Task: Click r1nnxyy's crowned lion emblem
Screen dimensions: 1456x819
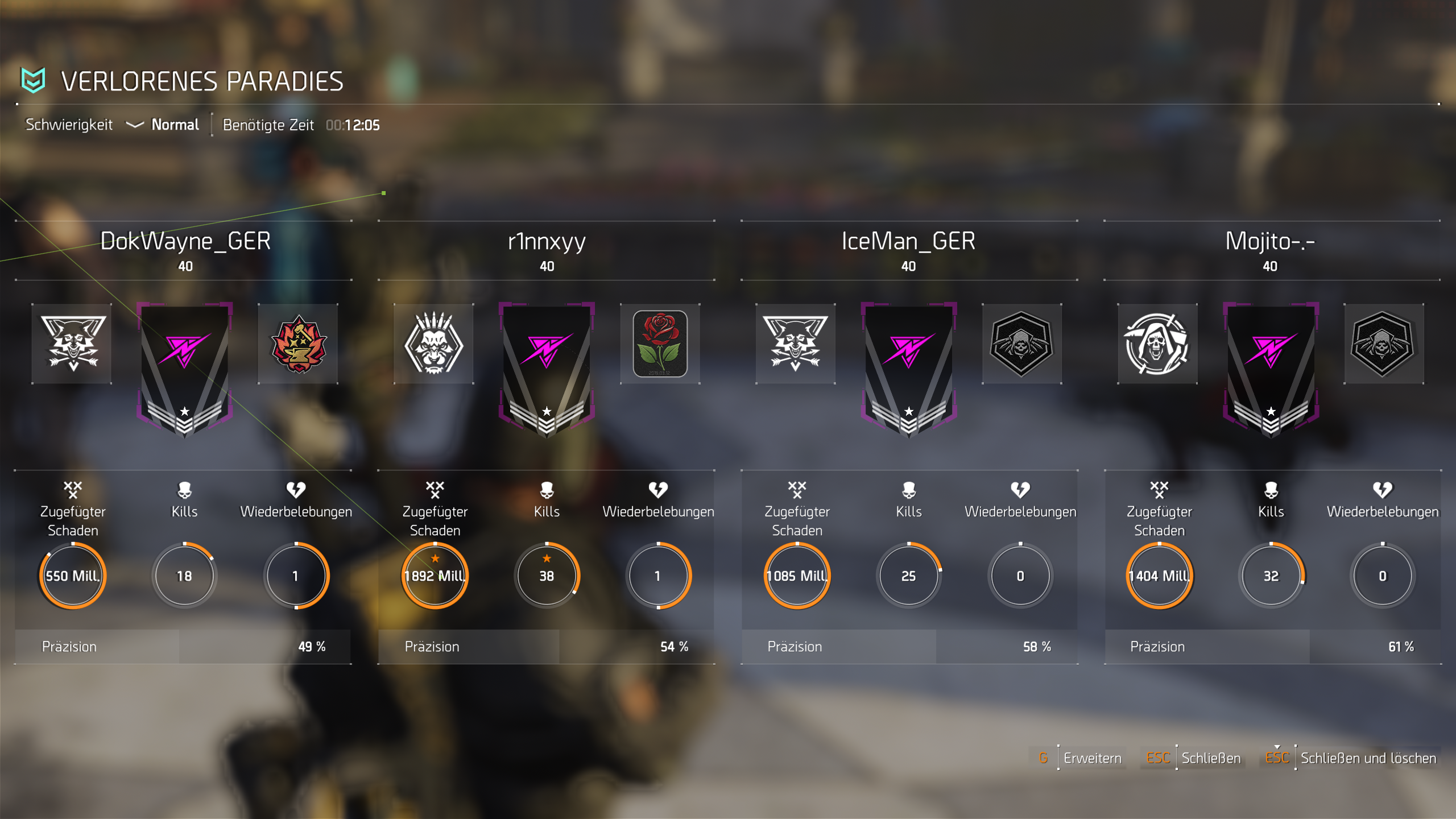Action: pos(433,344)
